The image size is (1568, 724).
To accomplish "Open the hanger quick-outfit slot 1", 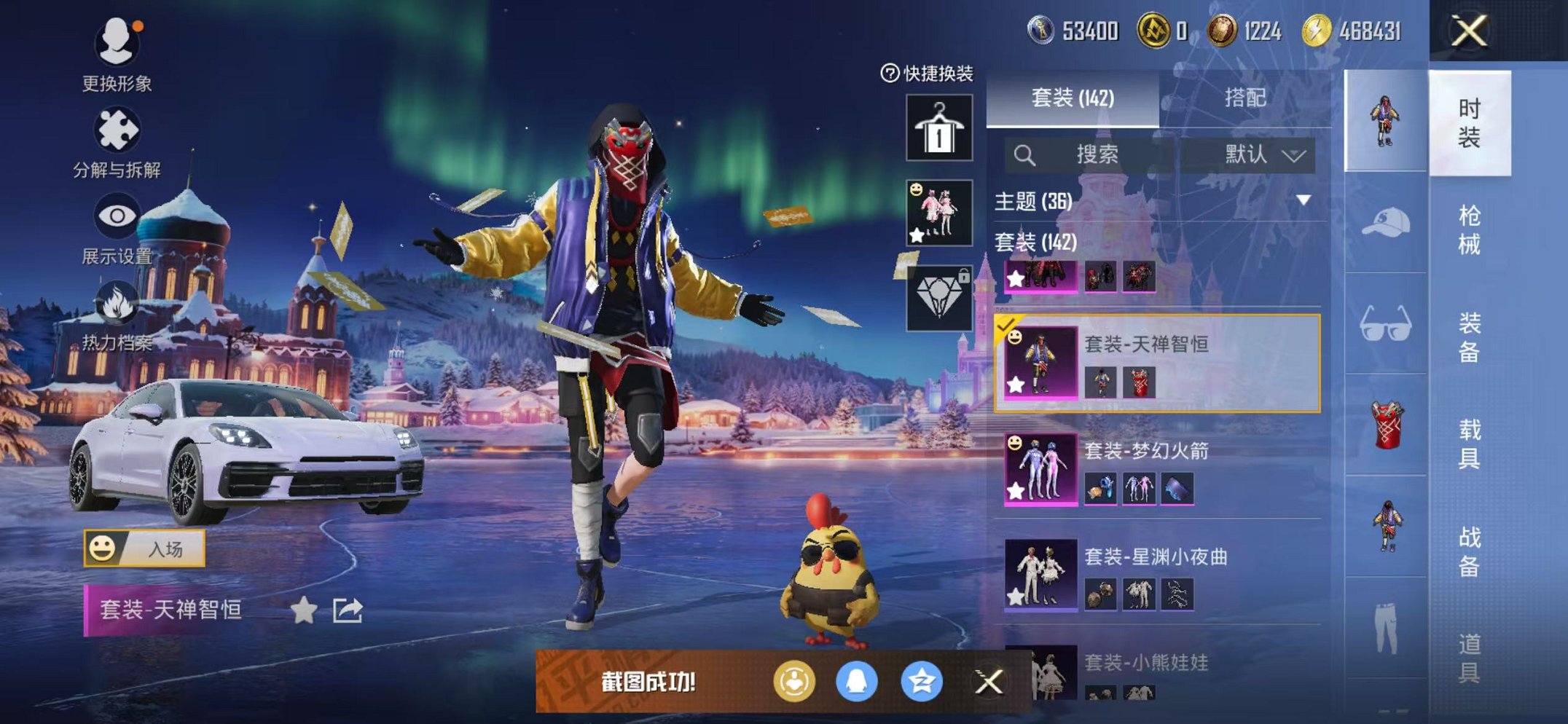I will (x=938, y=127).
